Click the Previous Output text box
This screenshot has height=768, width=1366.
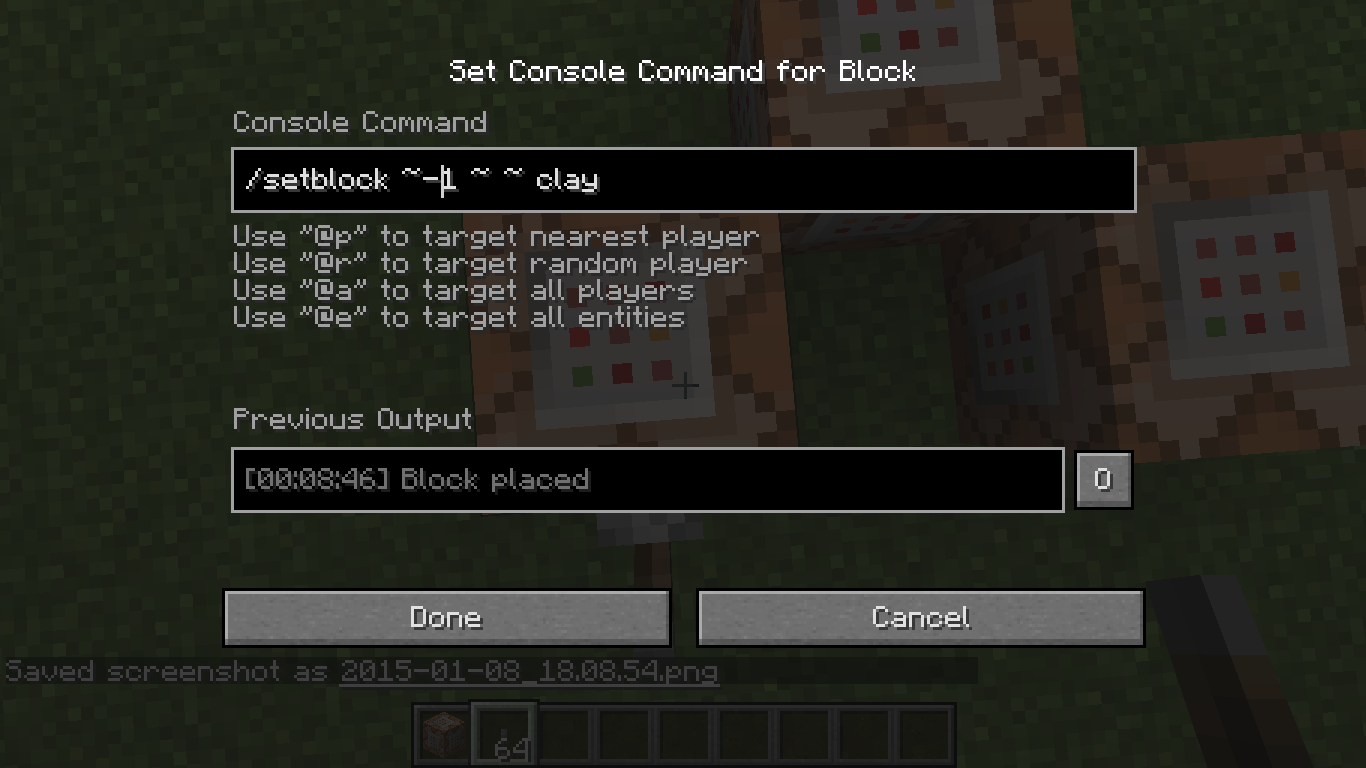pyautogui.click(x=647, y=480)
